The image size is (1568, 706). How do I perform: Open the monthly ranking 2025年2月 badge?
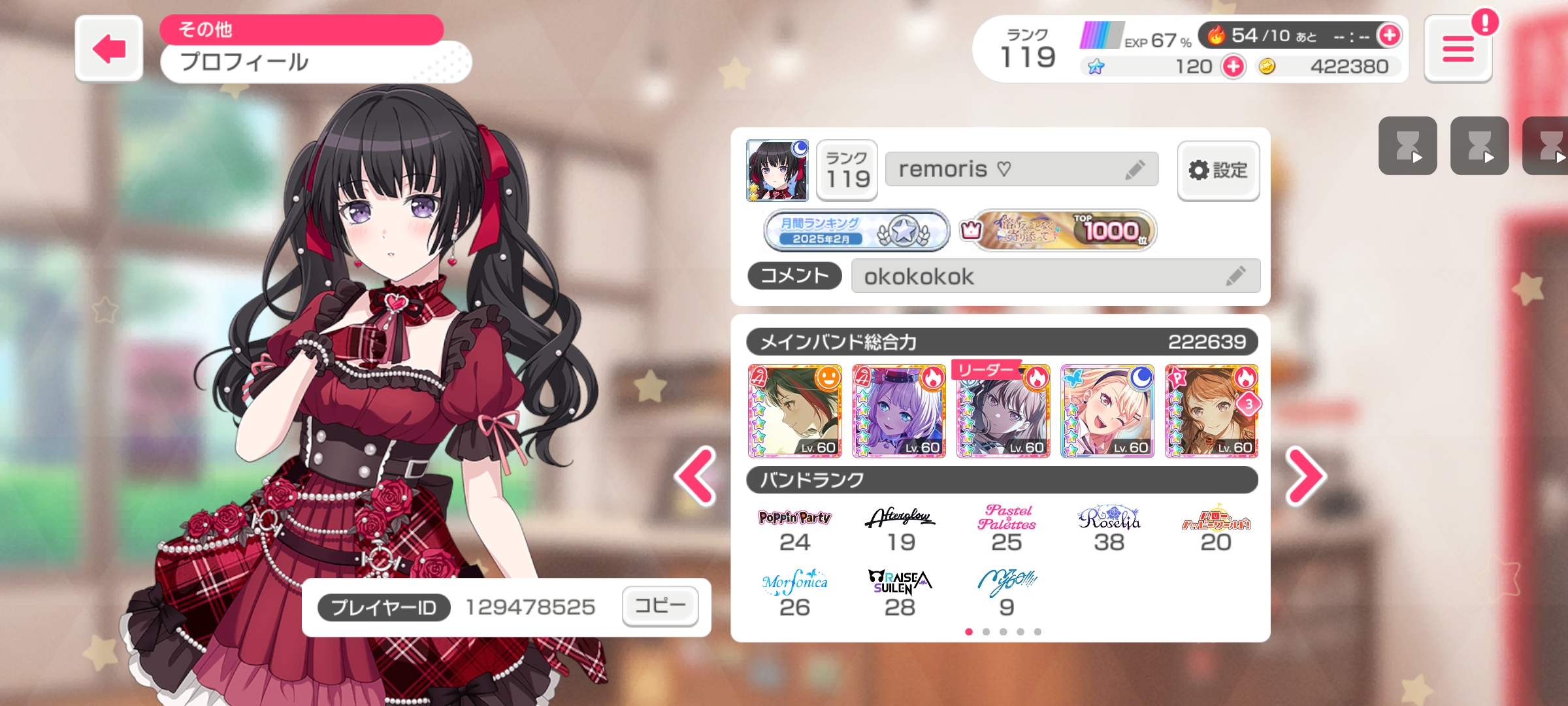[856, 231]
